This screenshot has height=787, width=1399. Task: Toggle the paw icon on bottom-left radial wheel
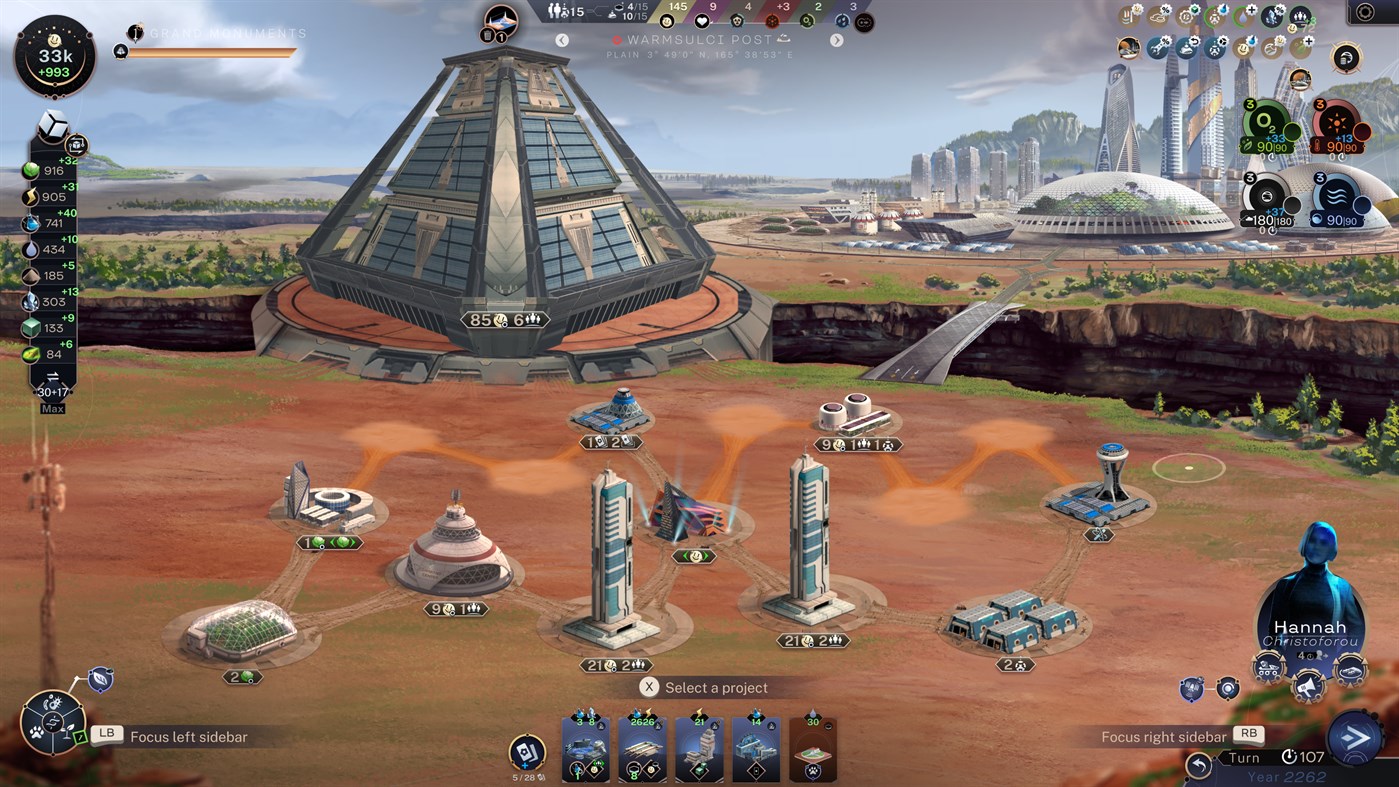[36, 732]
